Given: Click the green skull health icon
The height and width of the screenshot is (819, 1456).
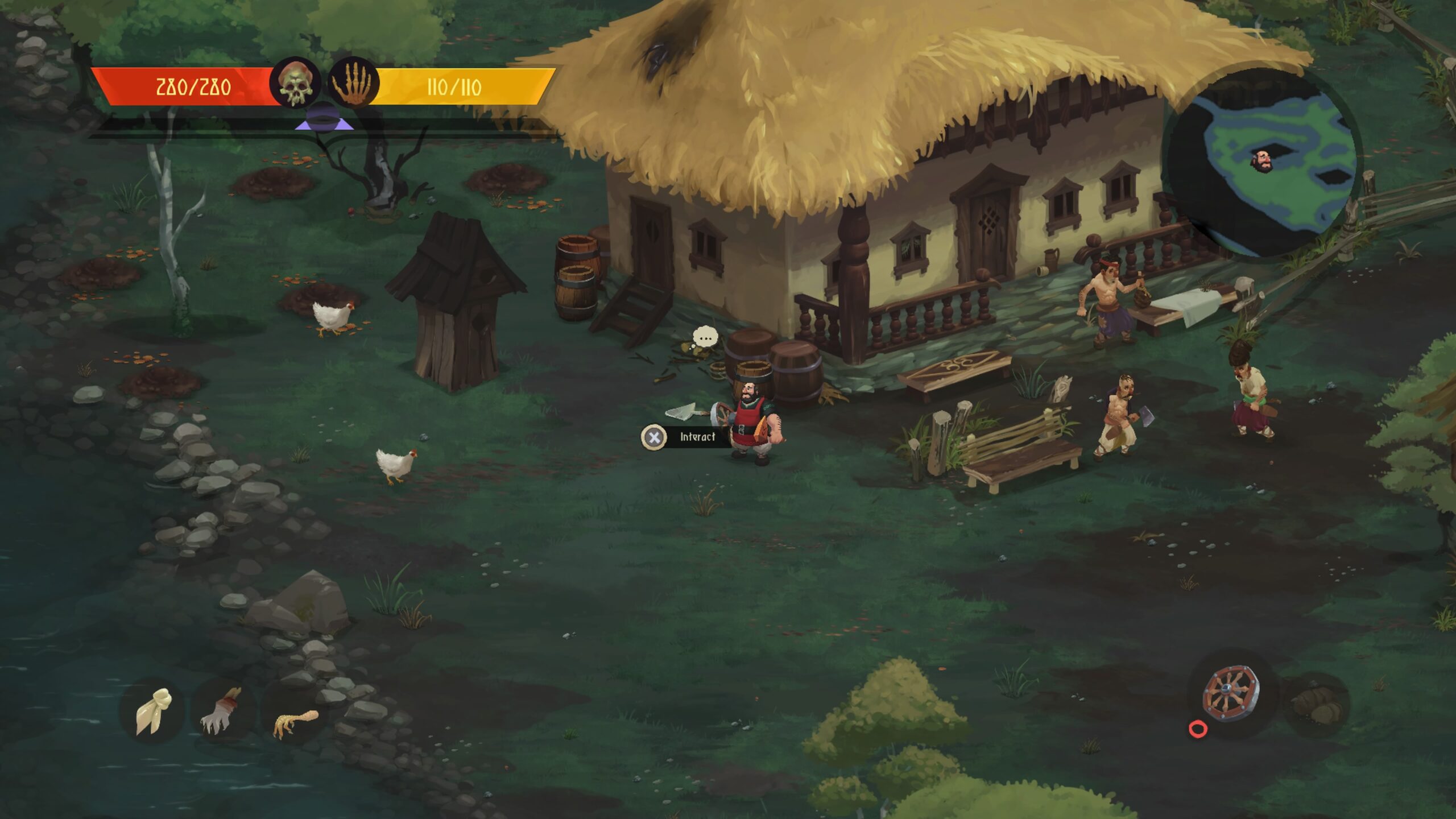Looking at the screenshot, I should tap(295, 84).
